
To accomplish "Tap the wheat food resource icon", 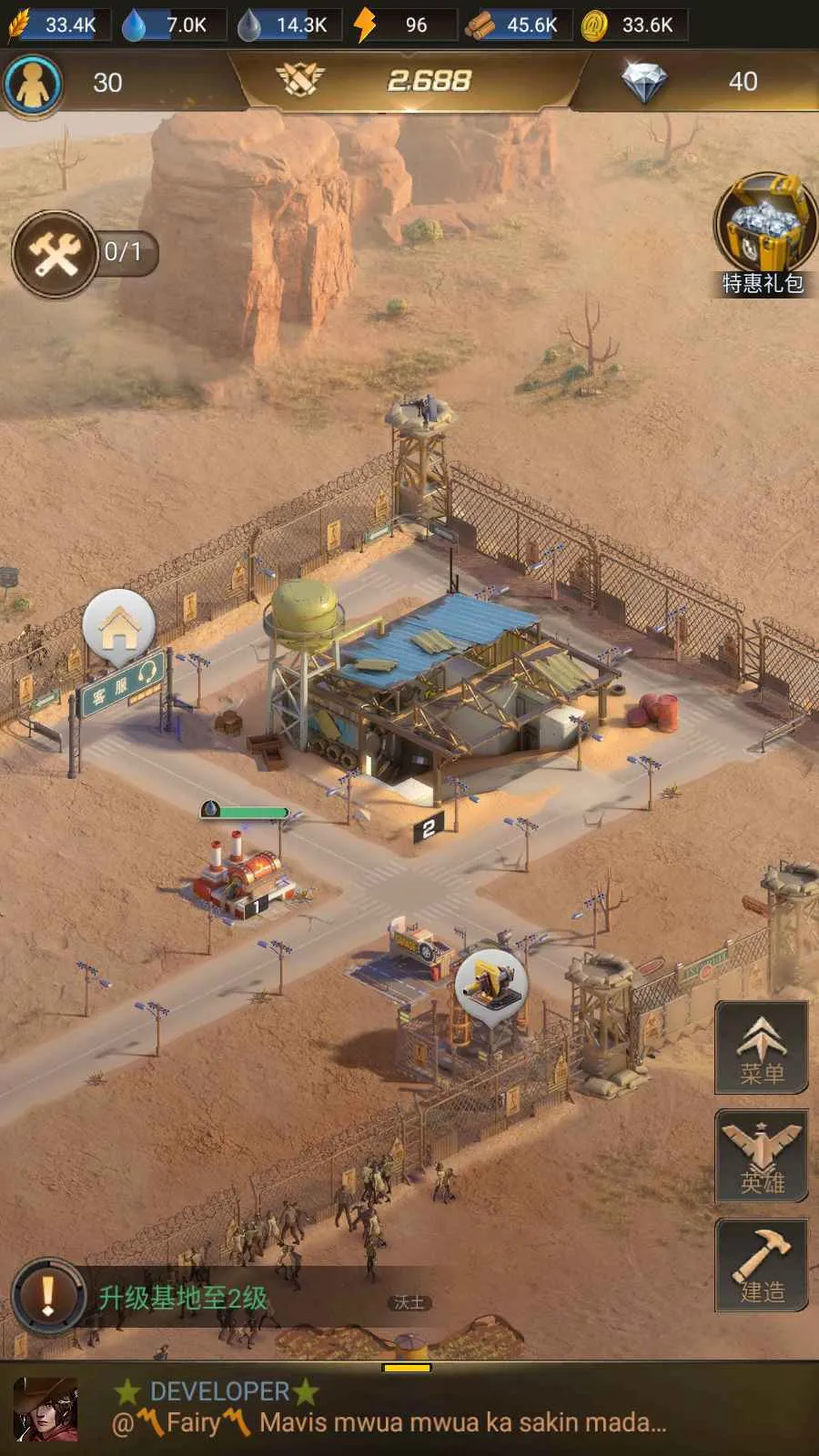I will tap(20, 25).
